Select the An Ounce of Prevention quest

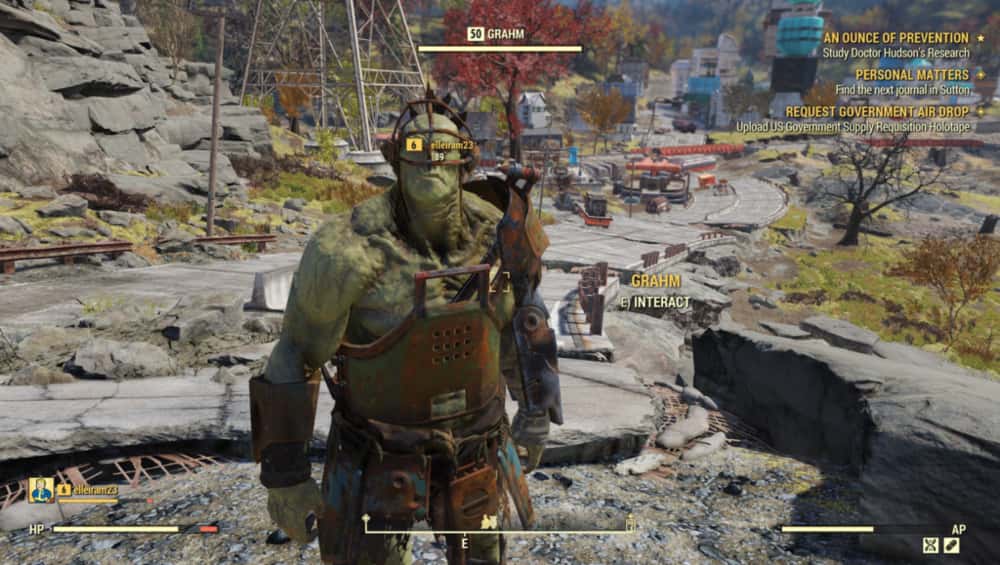[x=895, y=37]
